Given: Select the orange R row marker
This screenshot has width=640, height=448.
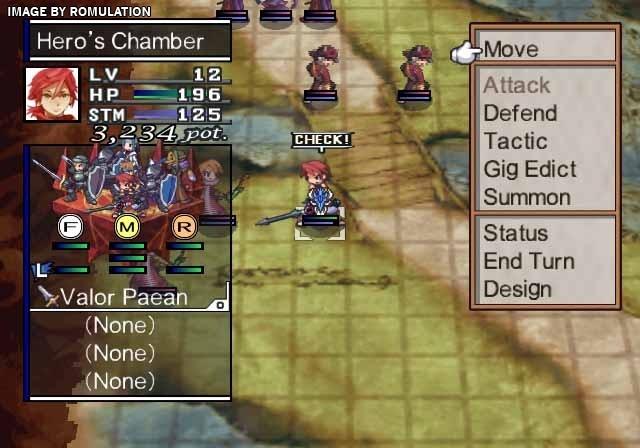Looking at the screenshot, I should pos(182,226).
